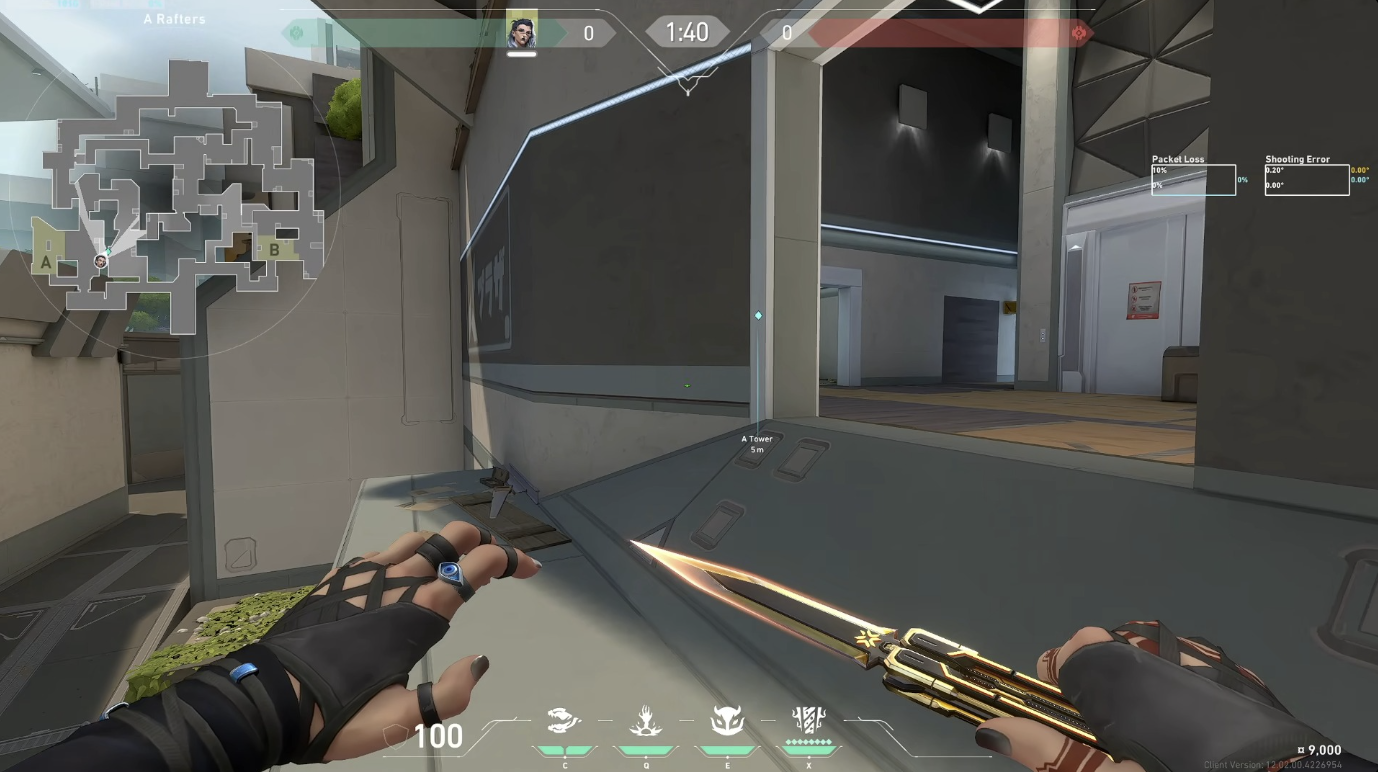1378x772 pixels.
Task: Click the player marker on the minimap
Action: (100, 261)
